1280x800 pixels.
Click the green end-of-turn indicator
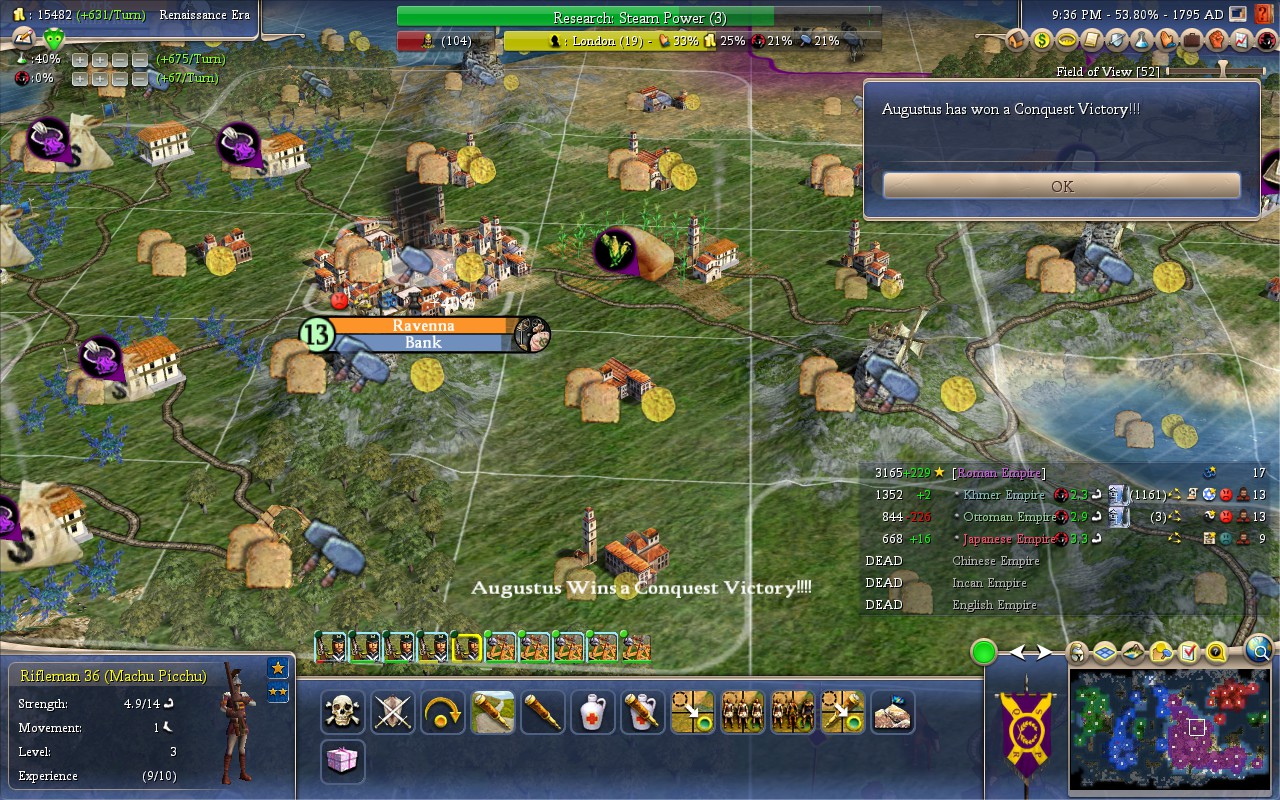[x=983, y=650]
